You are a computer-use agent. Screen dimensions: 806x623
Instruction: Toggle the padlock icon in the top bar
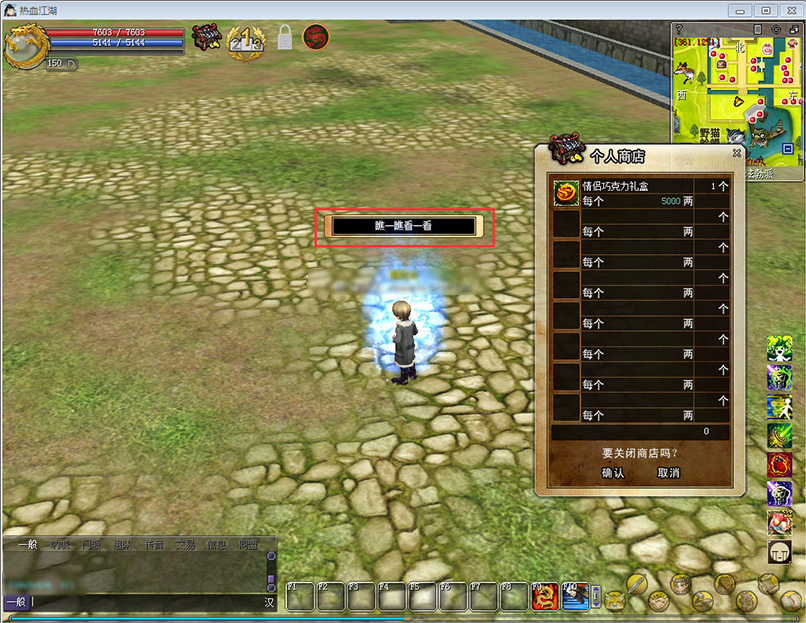(285, 39)
